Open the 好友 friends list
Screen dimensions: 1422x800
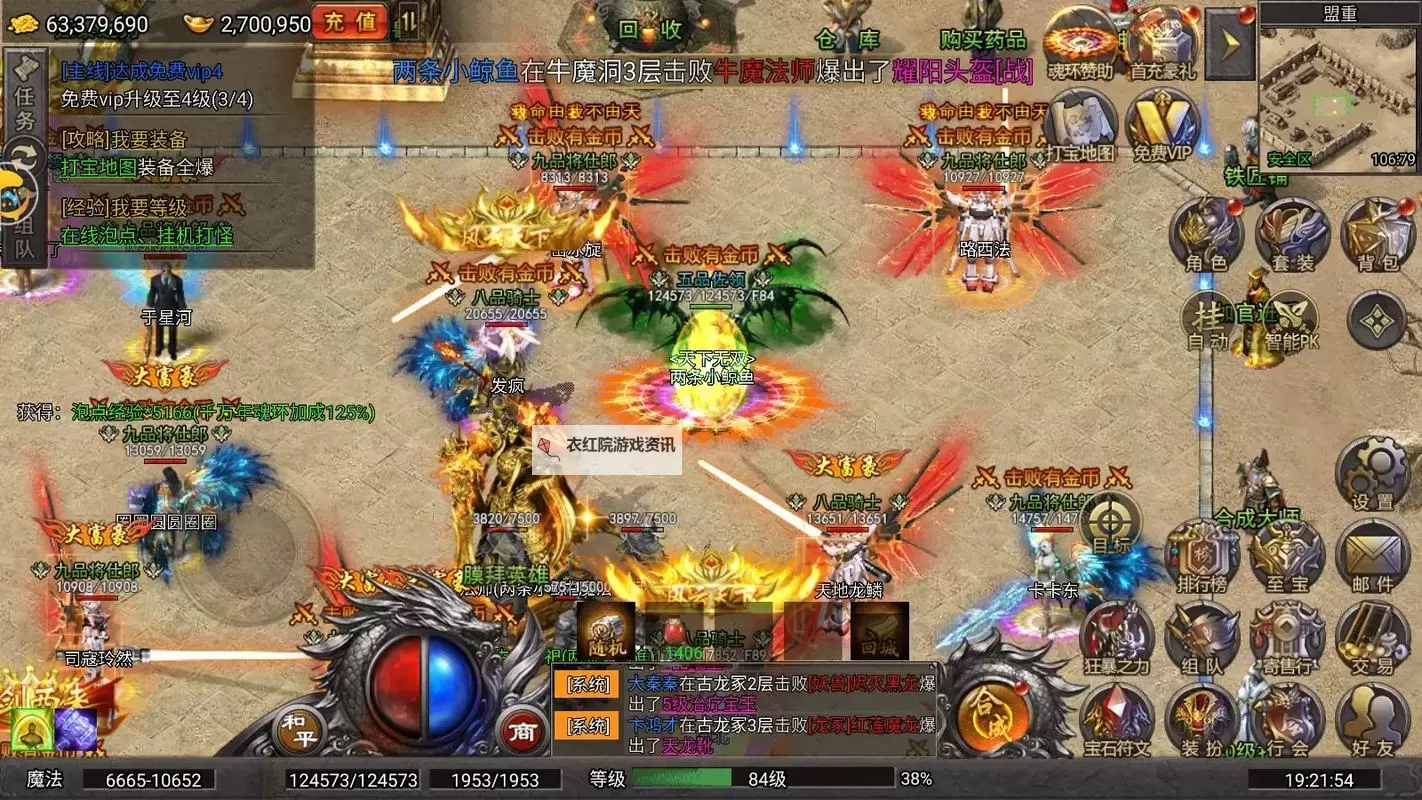(1372, 722)
